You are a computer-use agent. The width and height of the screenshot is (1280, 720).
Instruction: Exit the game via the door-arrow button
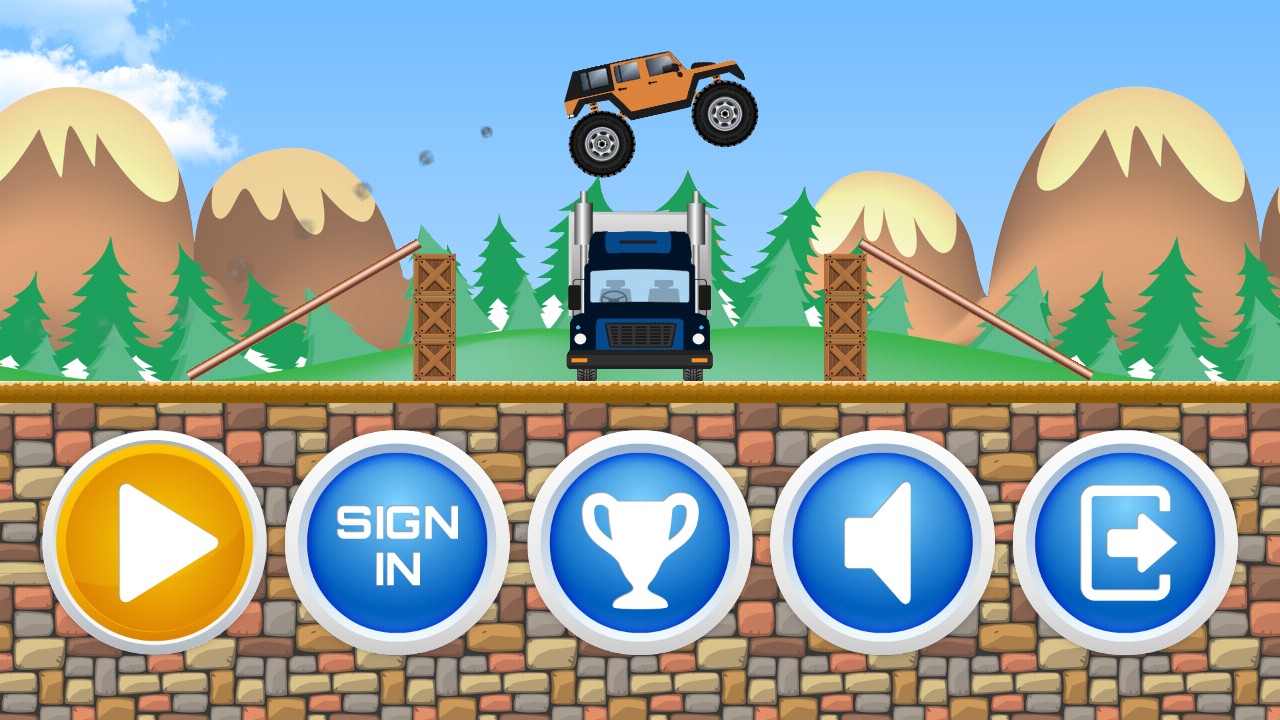[x=1125, y=542]
